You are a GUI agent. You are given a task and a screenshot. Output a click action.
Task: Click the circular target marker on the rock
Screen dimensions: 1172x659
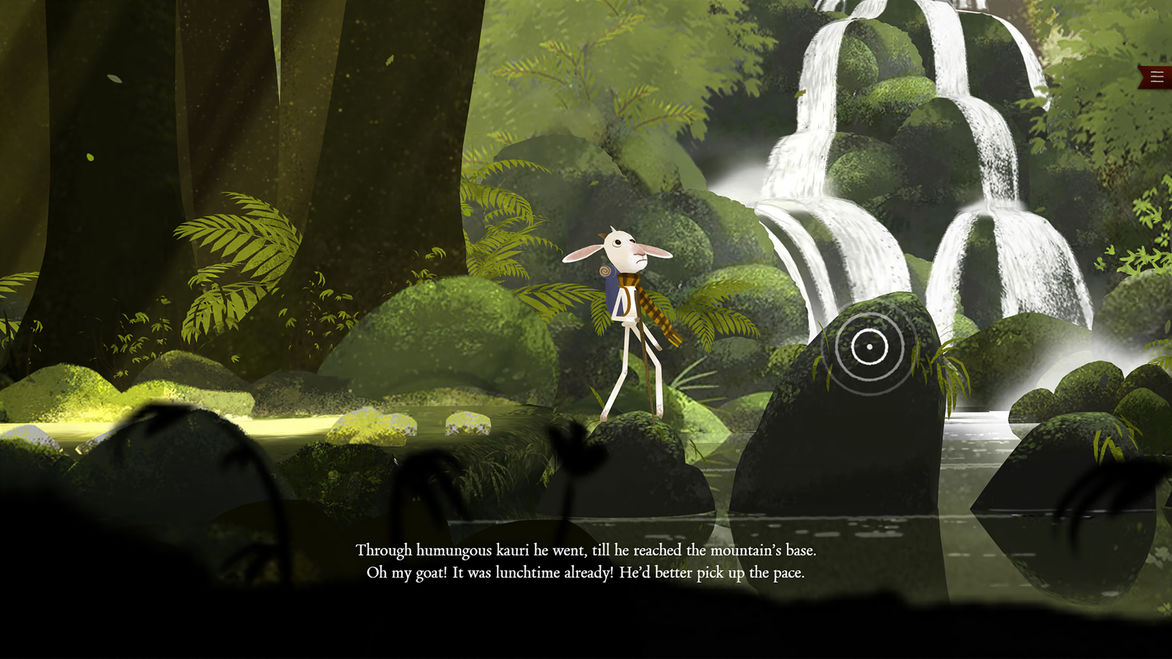tap(869, 347)
